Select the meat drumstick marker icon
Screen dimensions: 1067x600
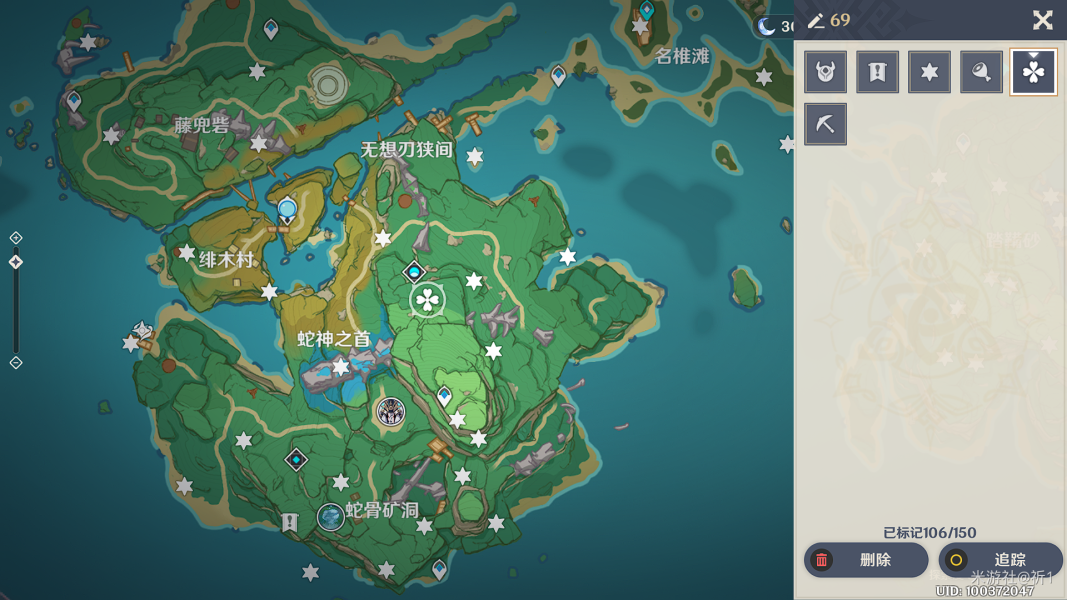point(981,72)
